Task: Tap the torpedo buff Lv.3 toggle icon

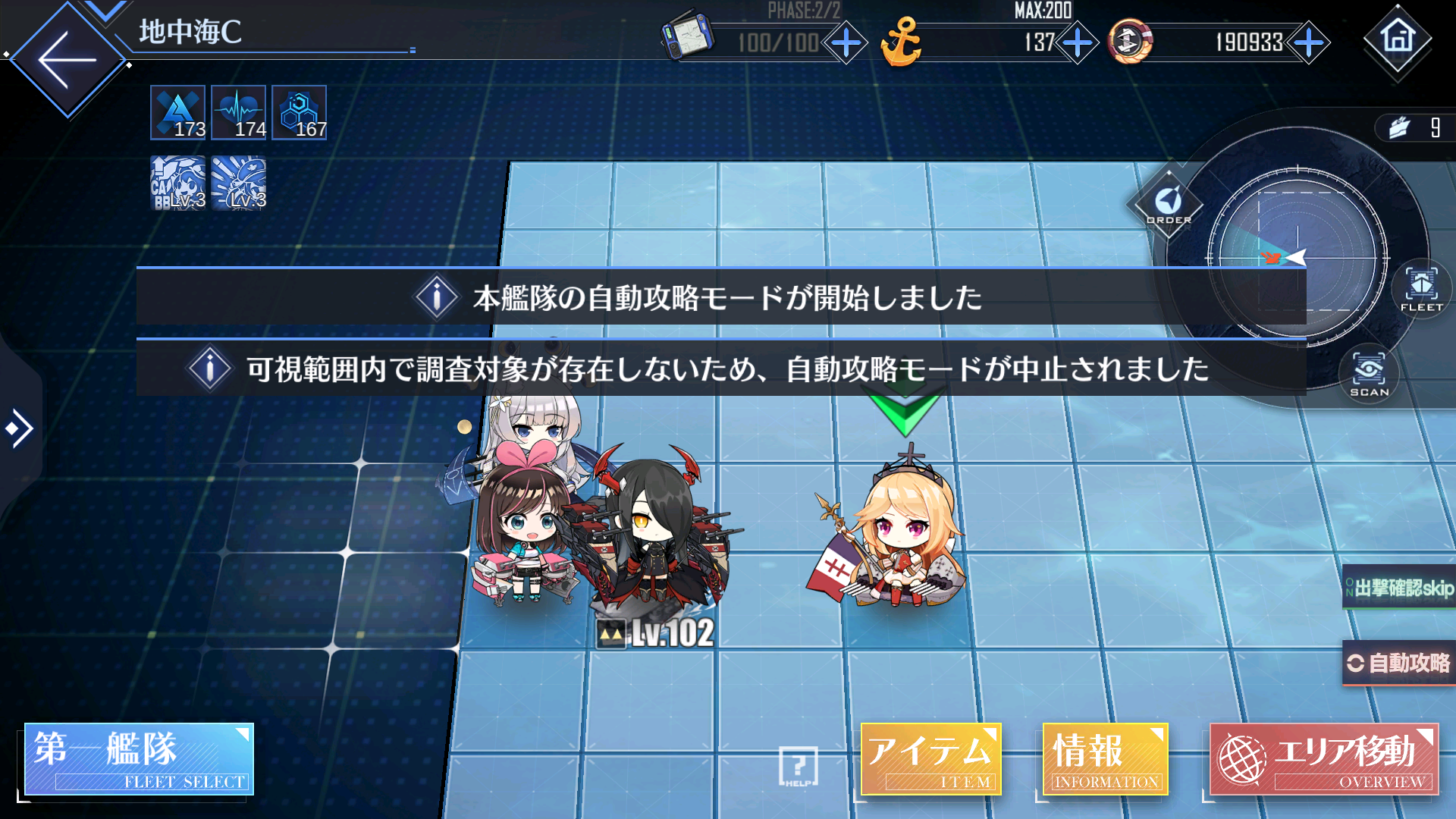Action: (x=238, y=182)
